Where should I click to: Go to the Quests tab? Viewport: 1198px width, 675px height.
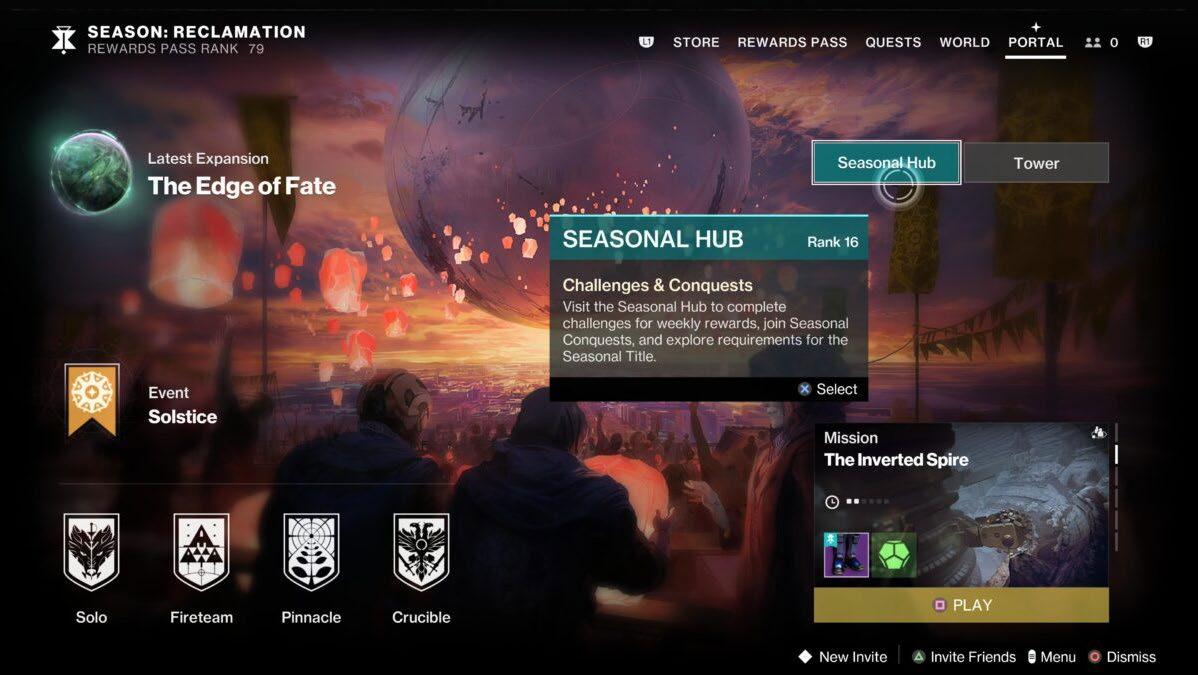893,42
